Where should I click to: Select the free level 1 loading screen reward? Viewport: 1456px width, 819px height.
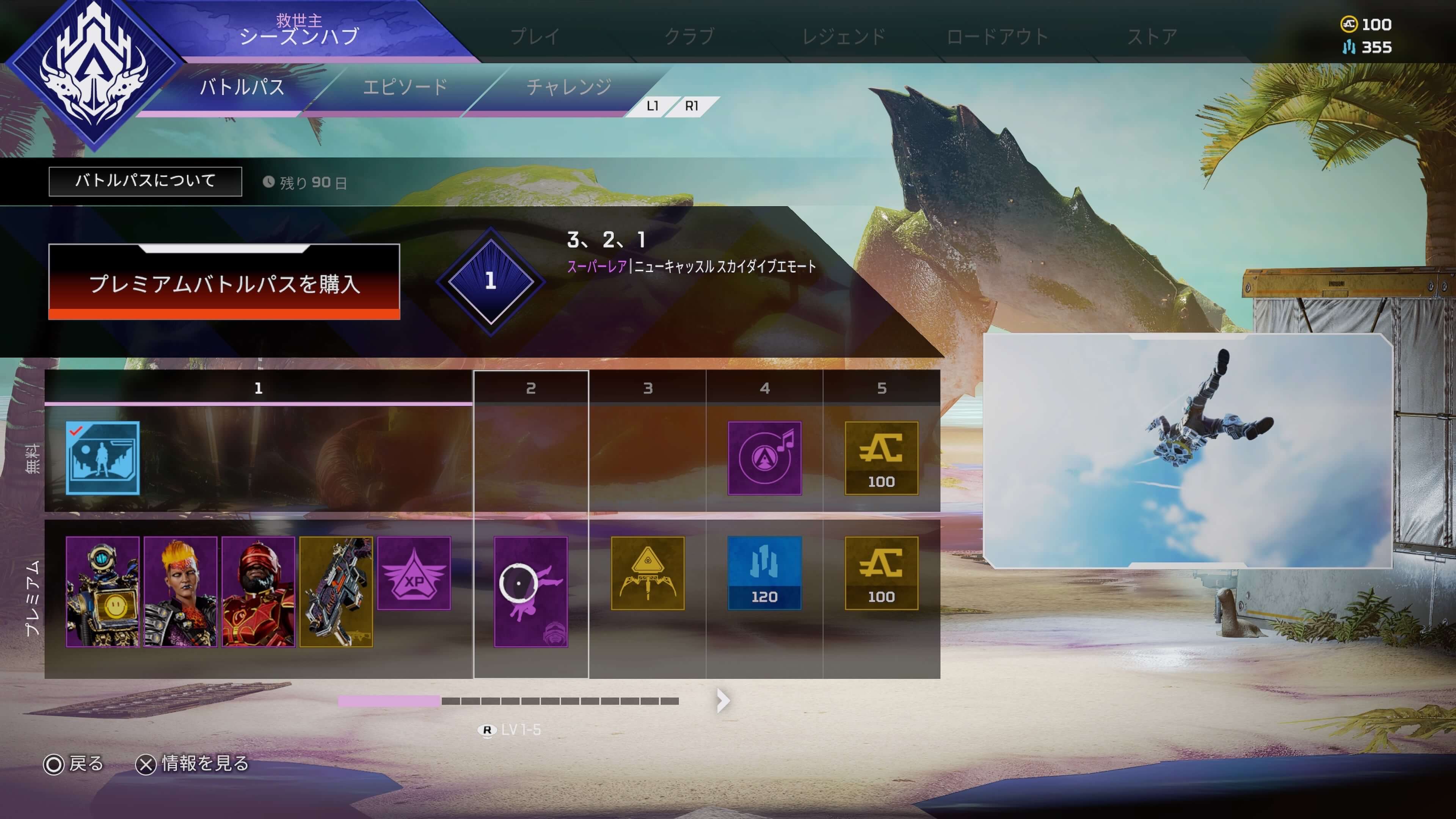pos(102,458)
